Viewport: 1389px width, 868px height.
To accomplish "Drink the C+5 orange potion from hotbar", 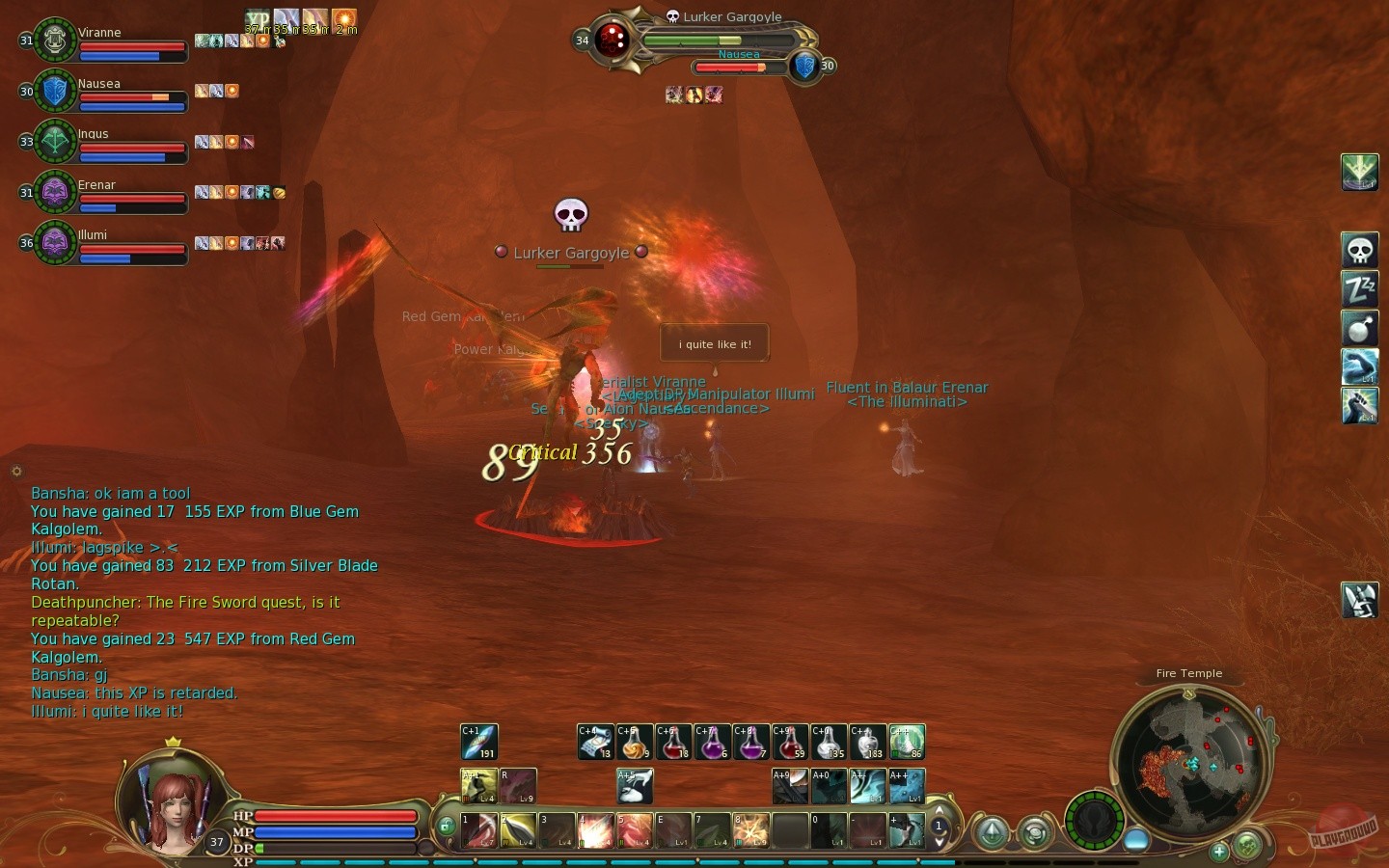I will point(634,742).
